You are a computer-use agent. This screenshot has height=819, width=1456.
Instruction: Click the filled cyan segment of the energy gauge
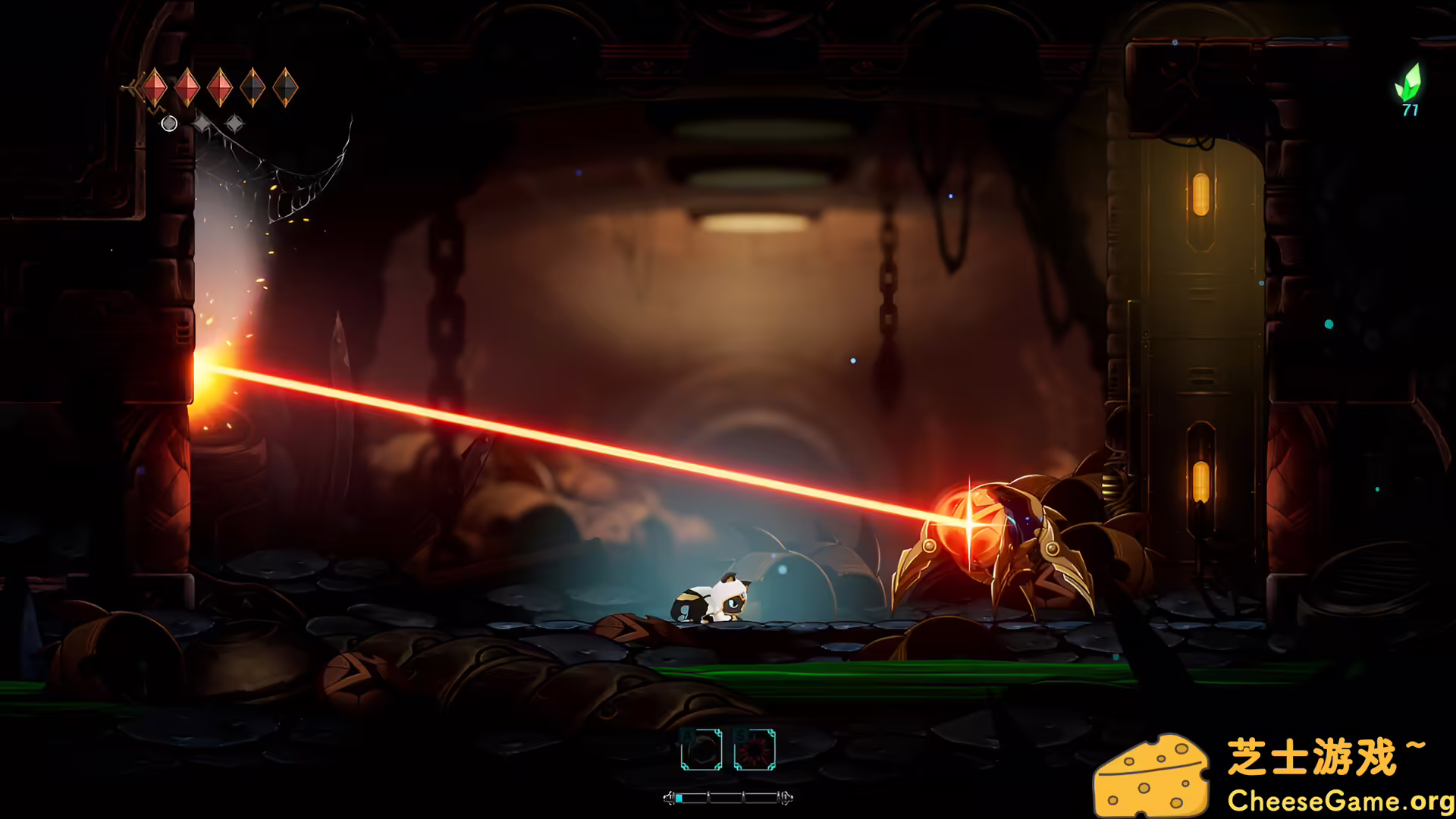pos(679,799)
